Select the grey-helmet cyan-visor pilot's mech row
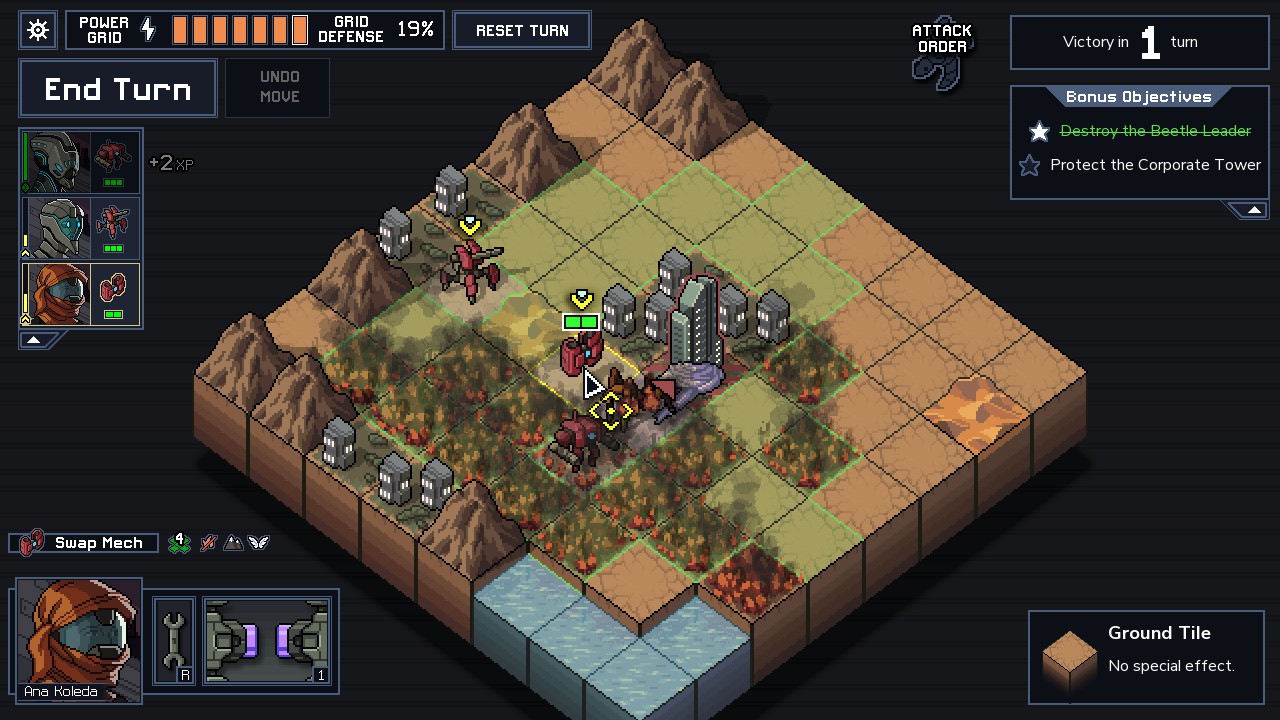 (x=81, y=228)
